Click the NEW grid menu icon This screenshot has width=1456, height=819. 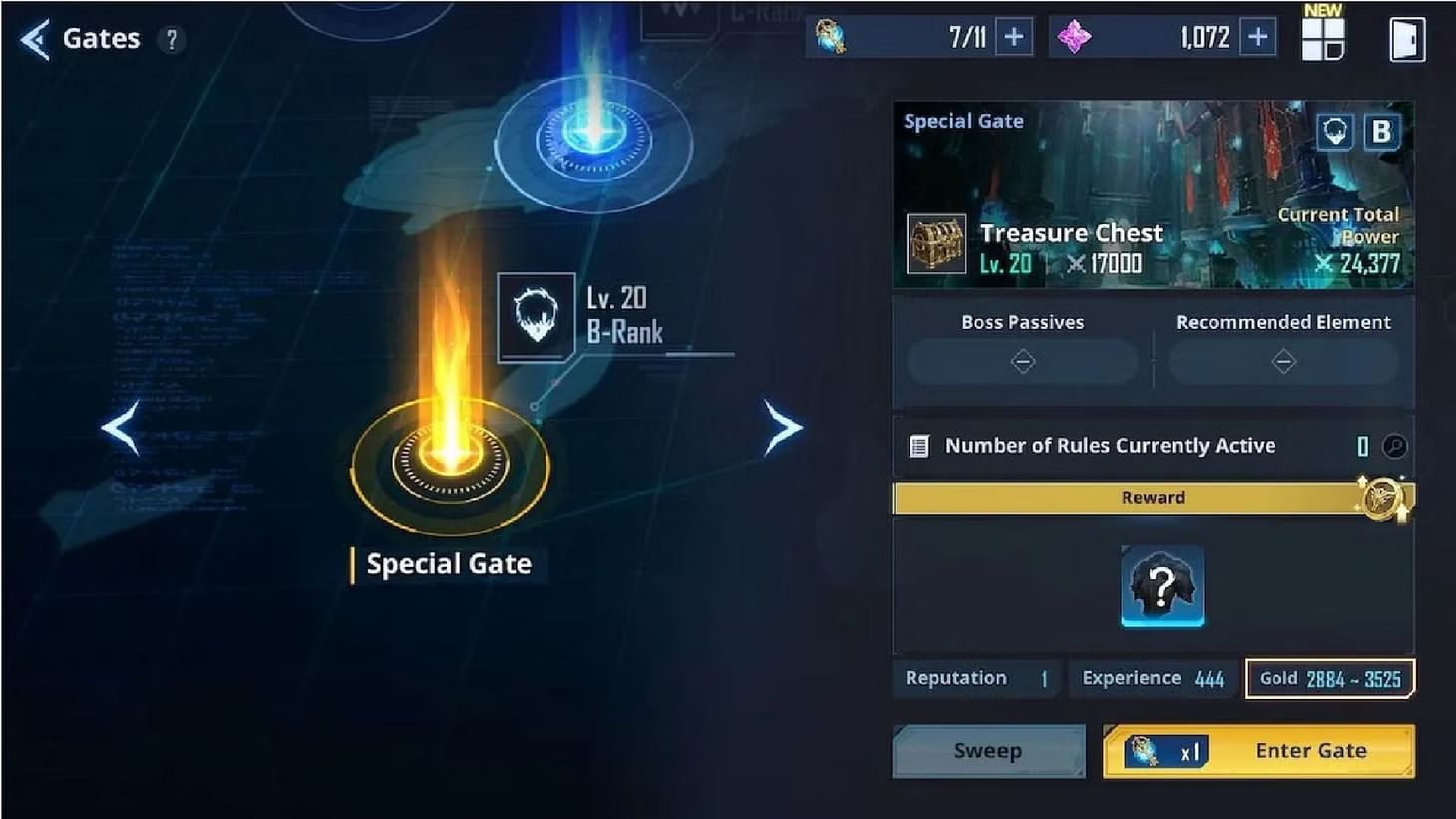point(1324,40)
